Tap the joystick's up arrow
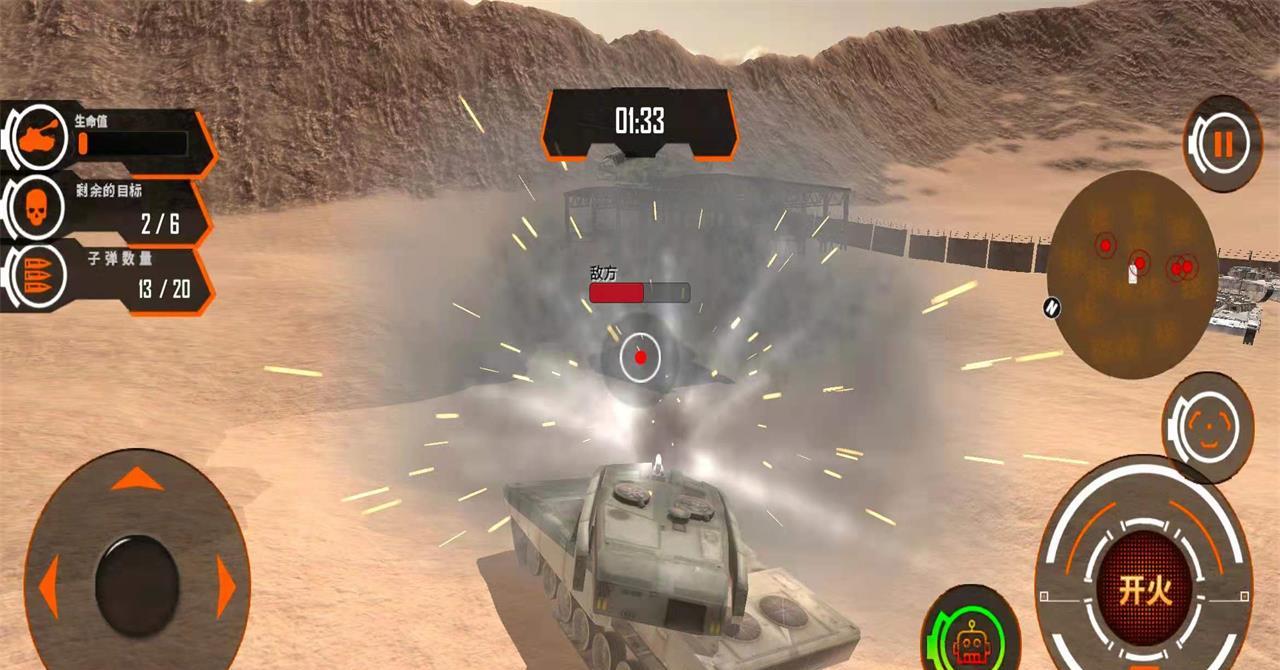Viewport: 1280px width, 670px height. pyautogui.click(x=137, y=480)
